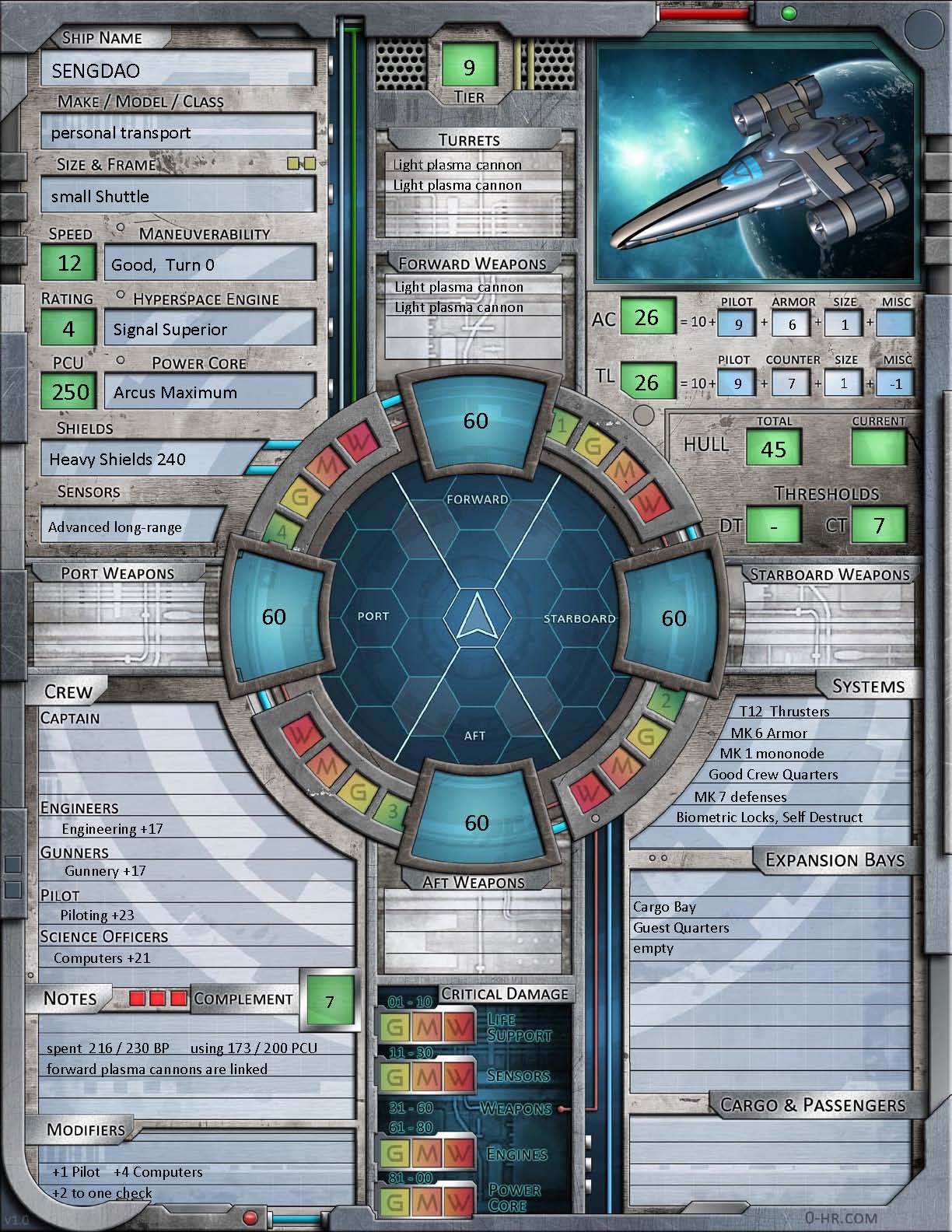Edit the Size & Frame field
Screen dimensions: 952x1232
tap(178, 196)
